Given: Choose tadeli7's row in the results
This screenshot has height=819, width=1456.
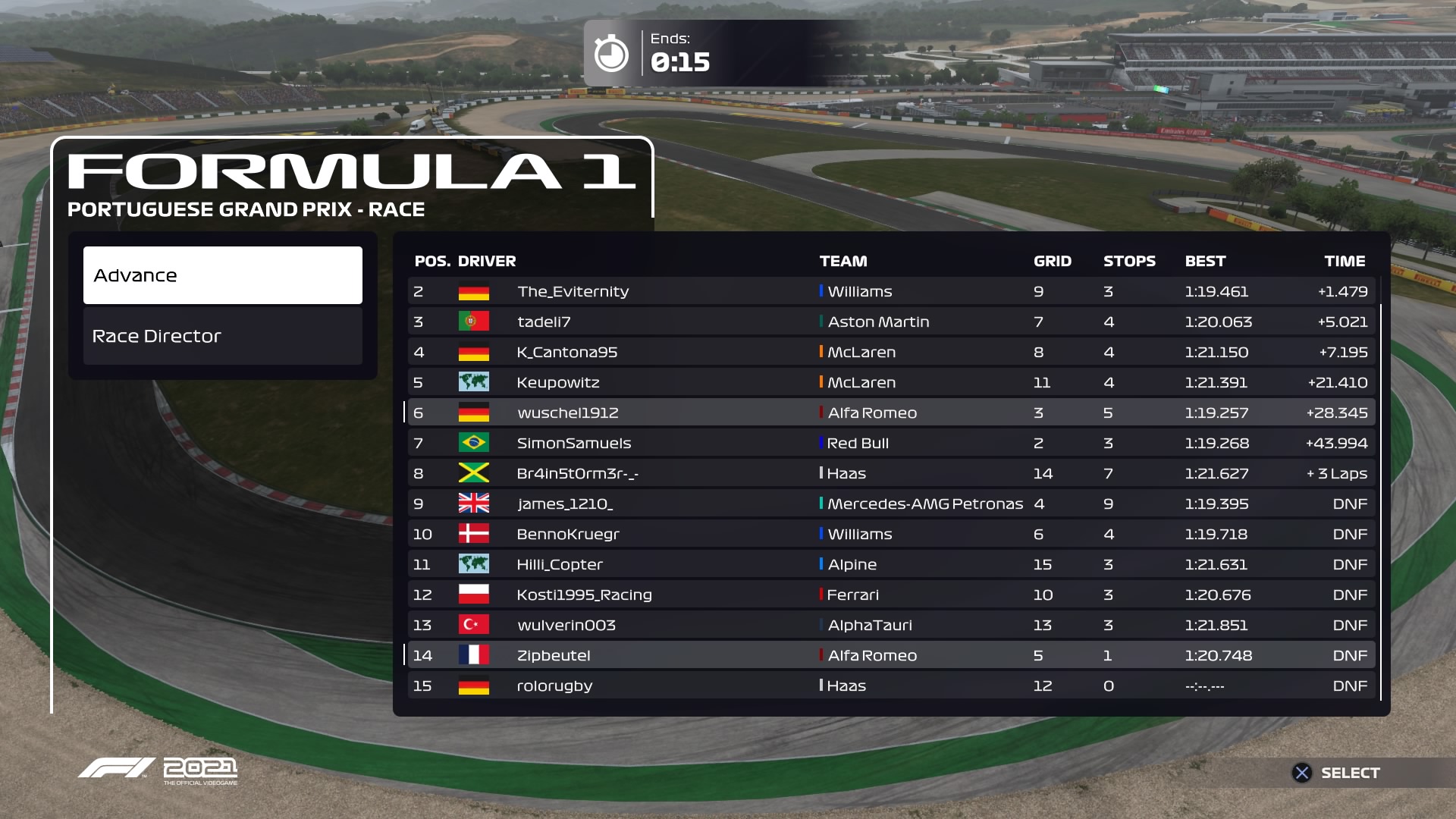Looking at the screenshot, I should point(891,322).
